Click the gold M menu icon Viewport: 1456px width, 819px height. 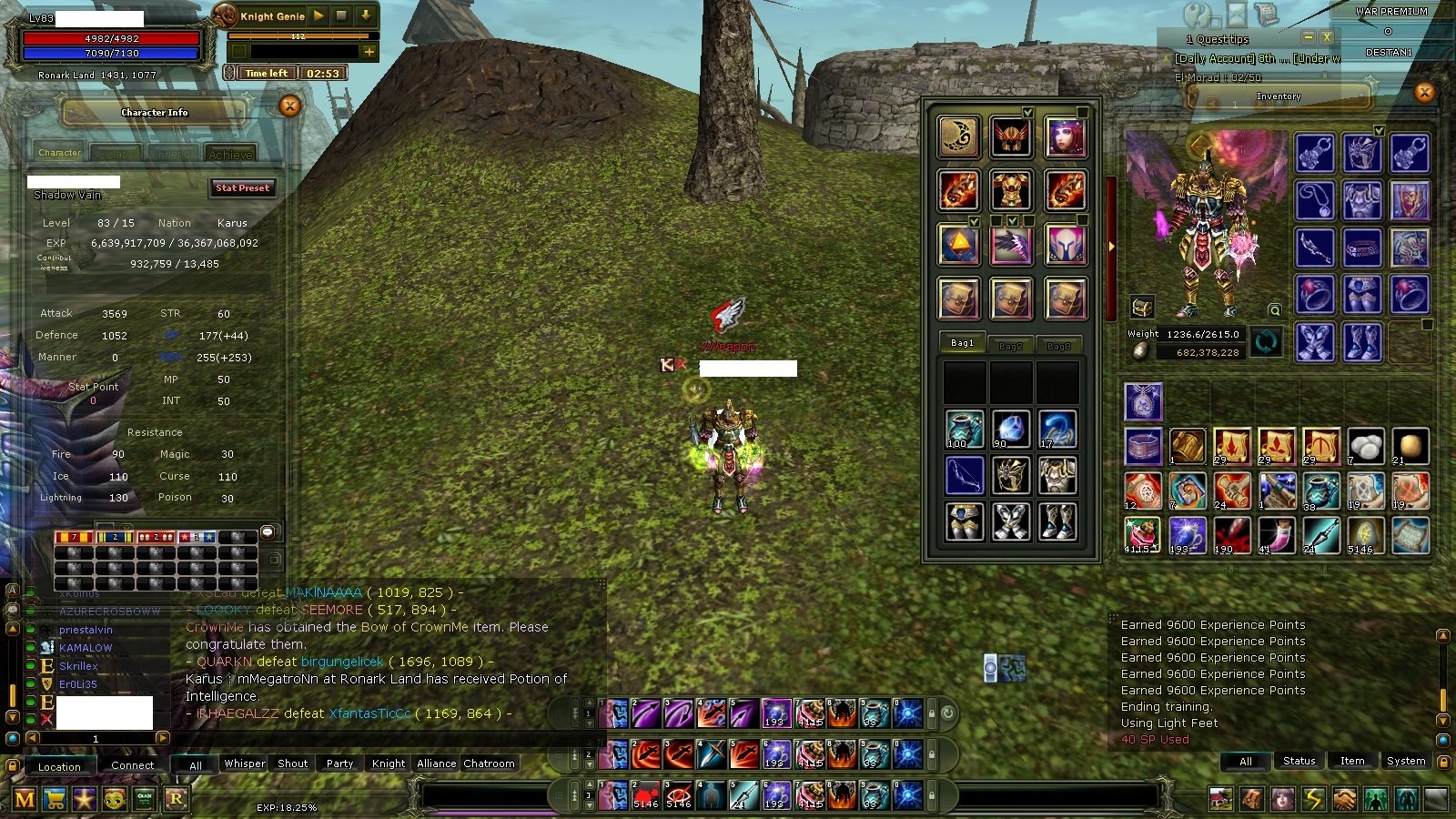[x=25, y=800]
